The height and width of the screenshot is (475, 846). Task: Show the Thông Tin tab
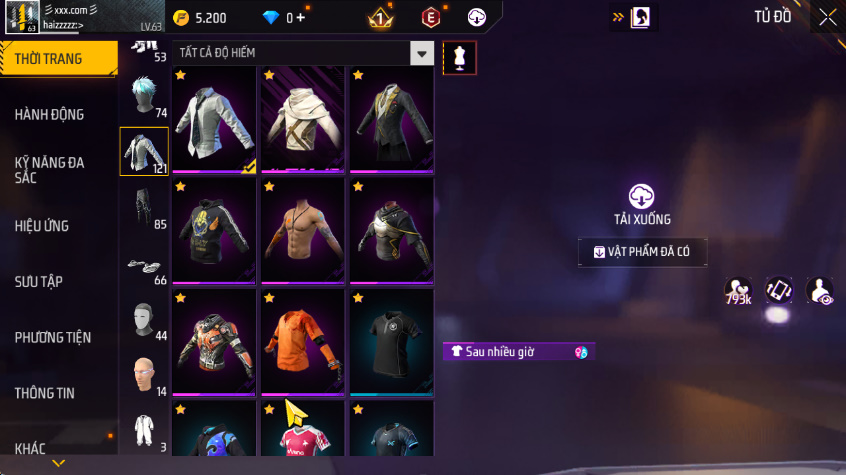coord(45,393)
